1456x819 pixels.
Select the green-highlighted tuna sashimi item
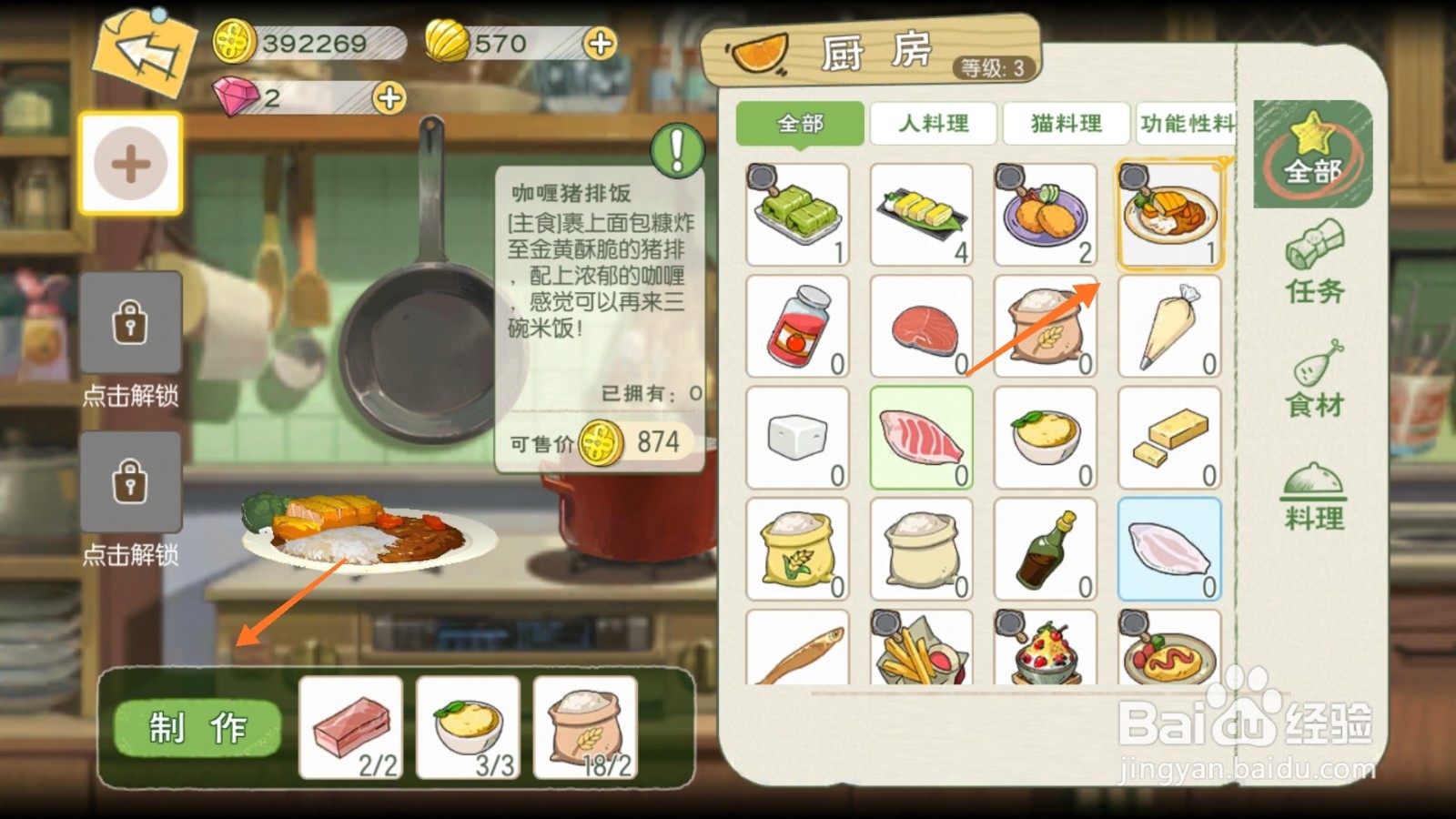click(922, 437)
